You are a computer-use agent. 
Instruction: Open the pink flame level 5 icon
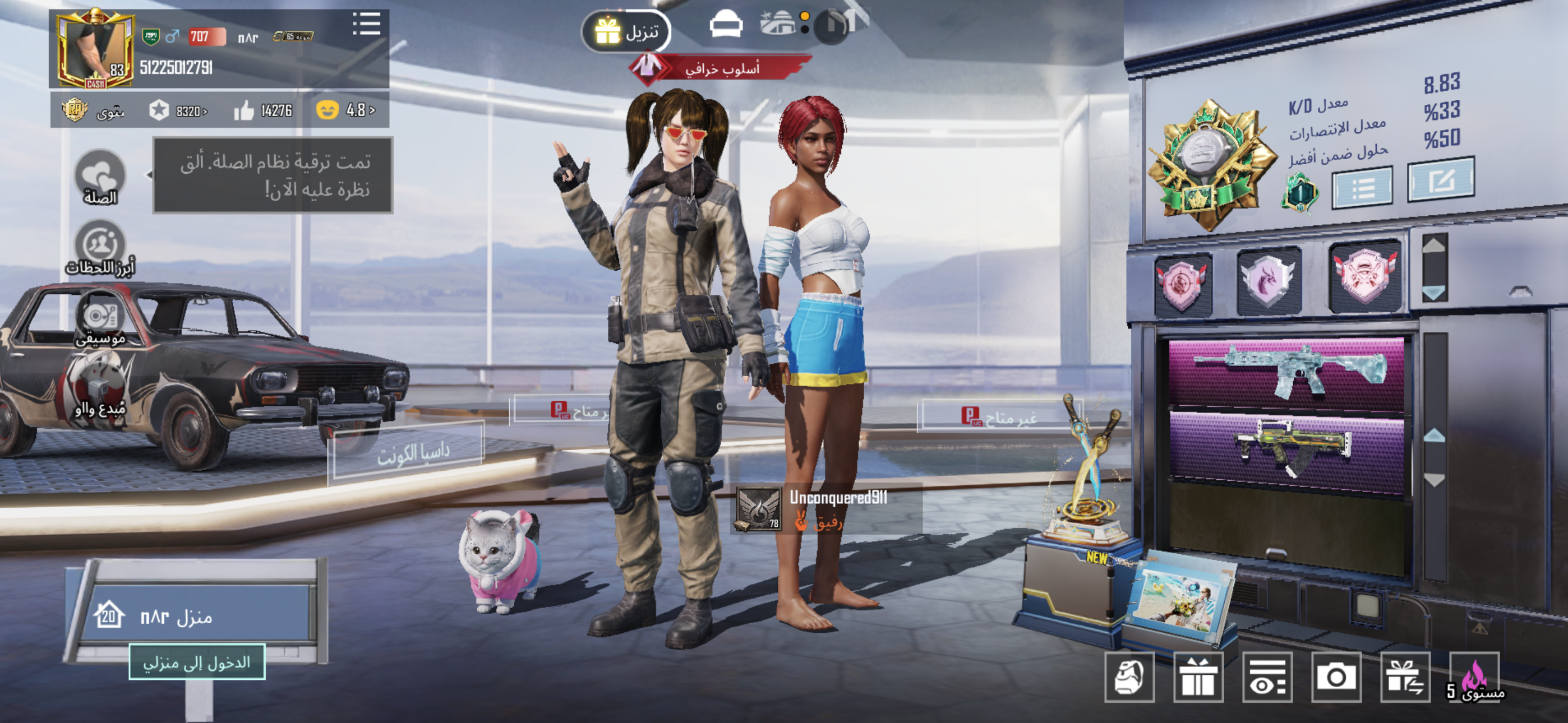pos(1474,676)
